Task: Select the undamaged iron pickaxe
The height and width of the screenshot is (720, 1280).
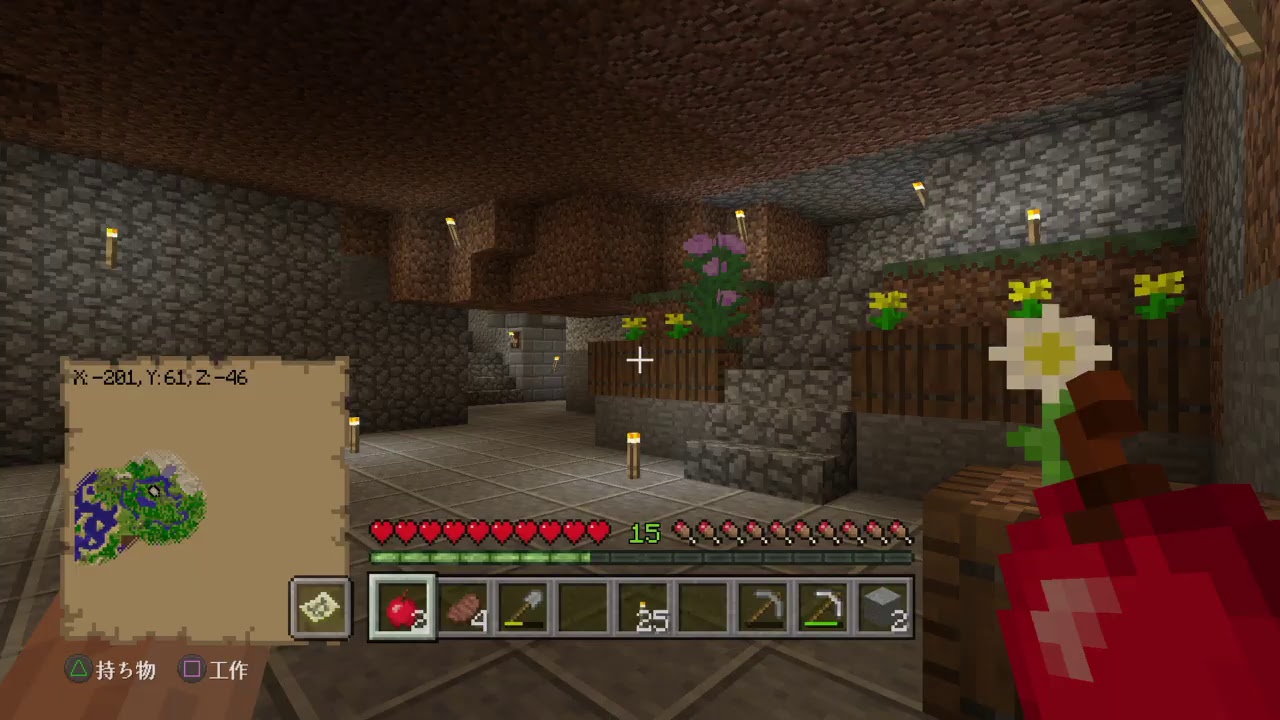Action: tap(762, 610)
